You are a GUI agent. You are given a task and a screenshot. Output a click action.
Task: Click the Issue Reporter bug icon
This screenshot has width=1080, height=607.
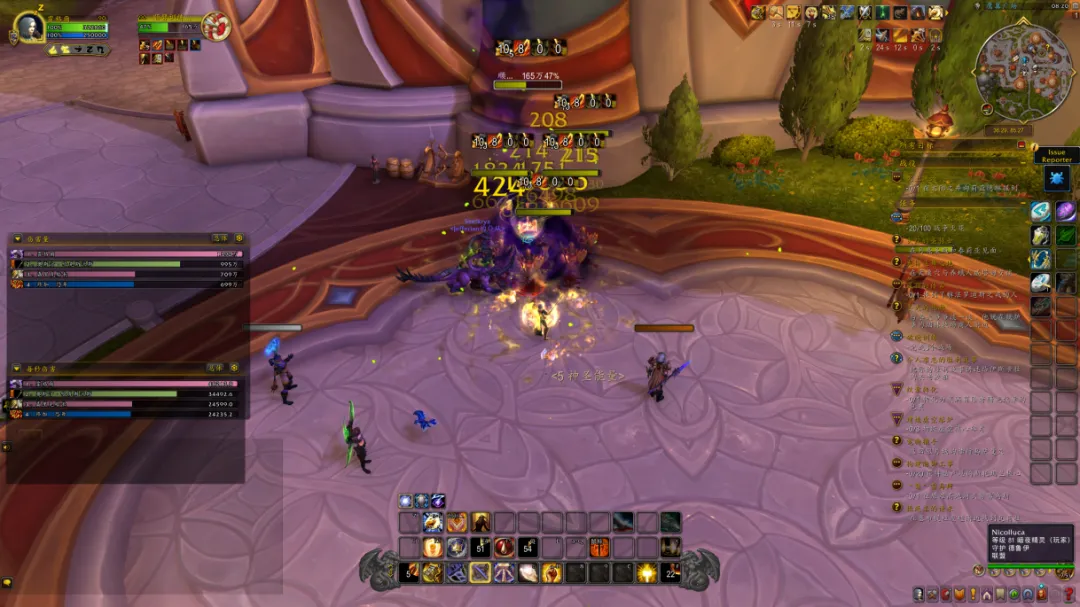point(1057,179)
